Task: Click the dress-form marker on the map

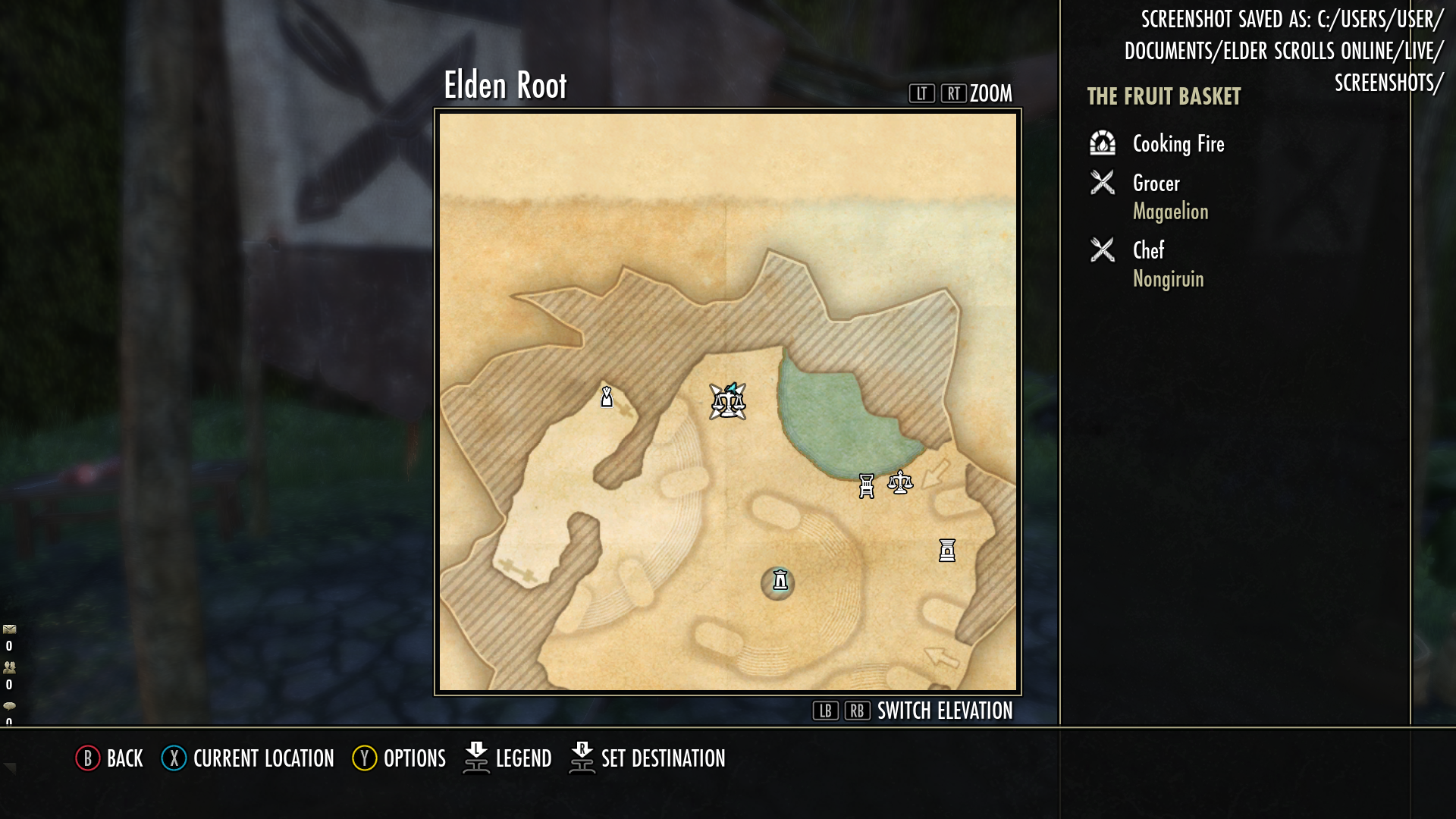Action: 607,397
